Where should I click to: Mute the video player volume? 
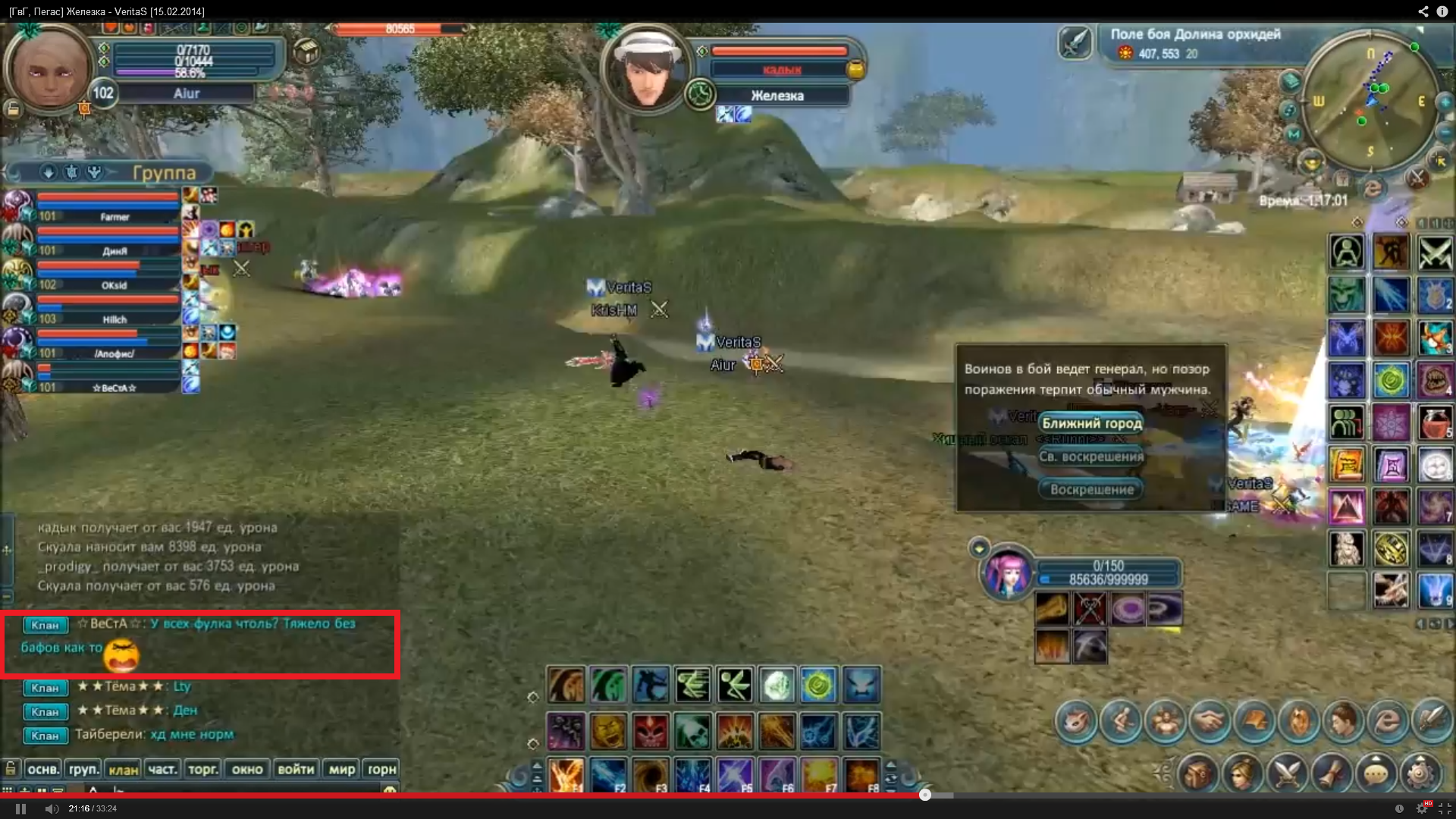[x=52, y=808]
